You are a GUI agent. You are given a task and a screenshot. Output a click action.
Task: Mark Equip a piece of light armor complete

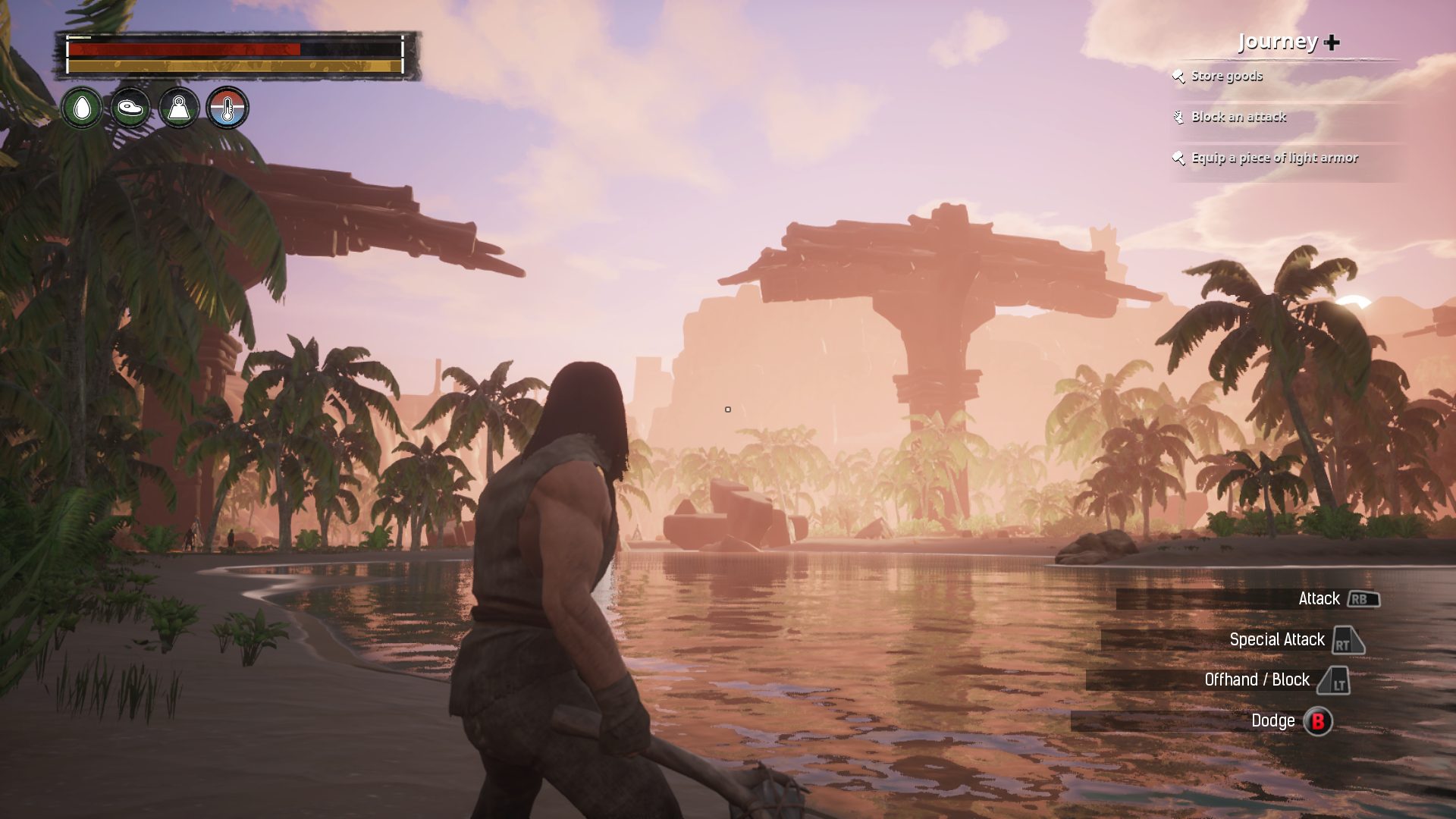[x=1275, y=158]
